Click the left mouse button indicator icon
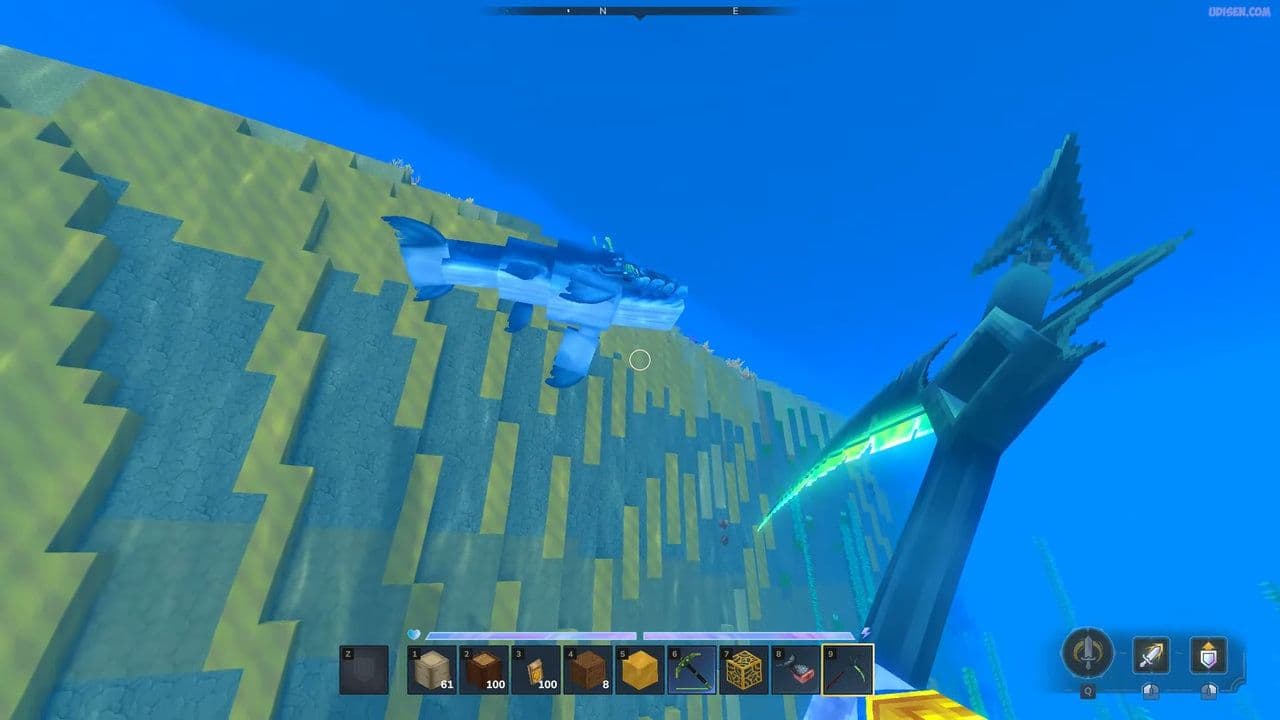 pos(1151,690)
